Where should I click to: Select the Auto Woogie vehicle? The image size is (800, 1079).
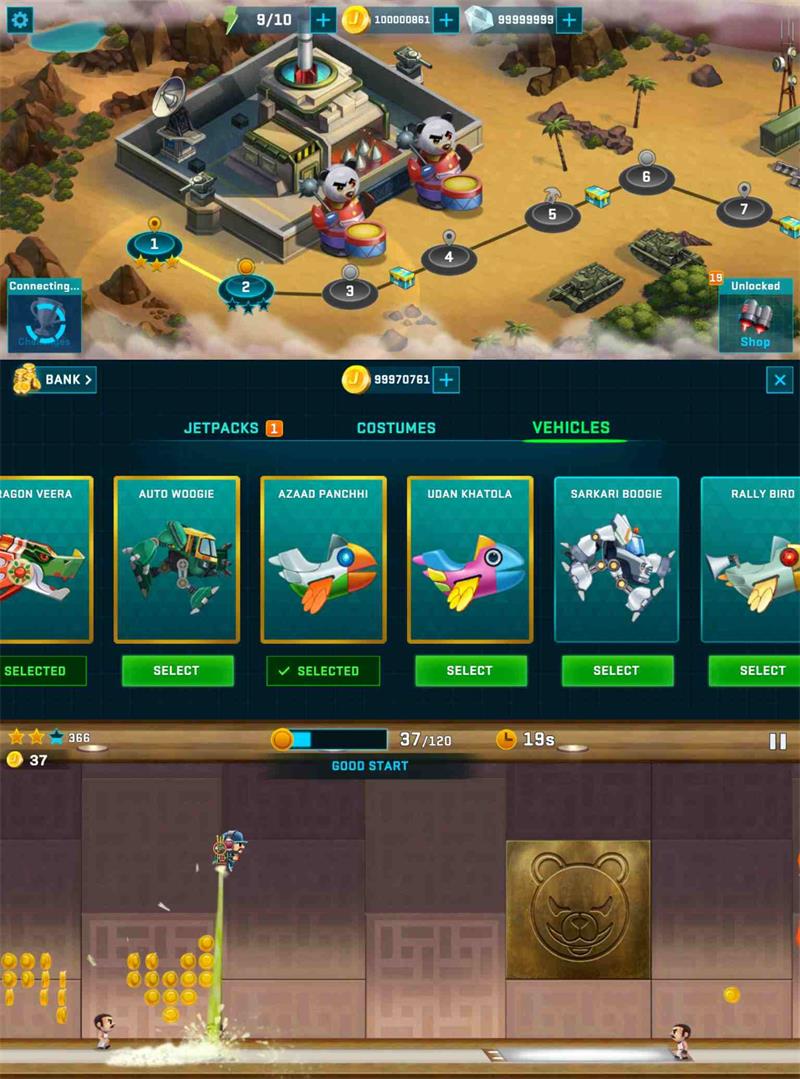[177, 670]
